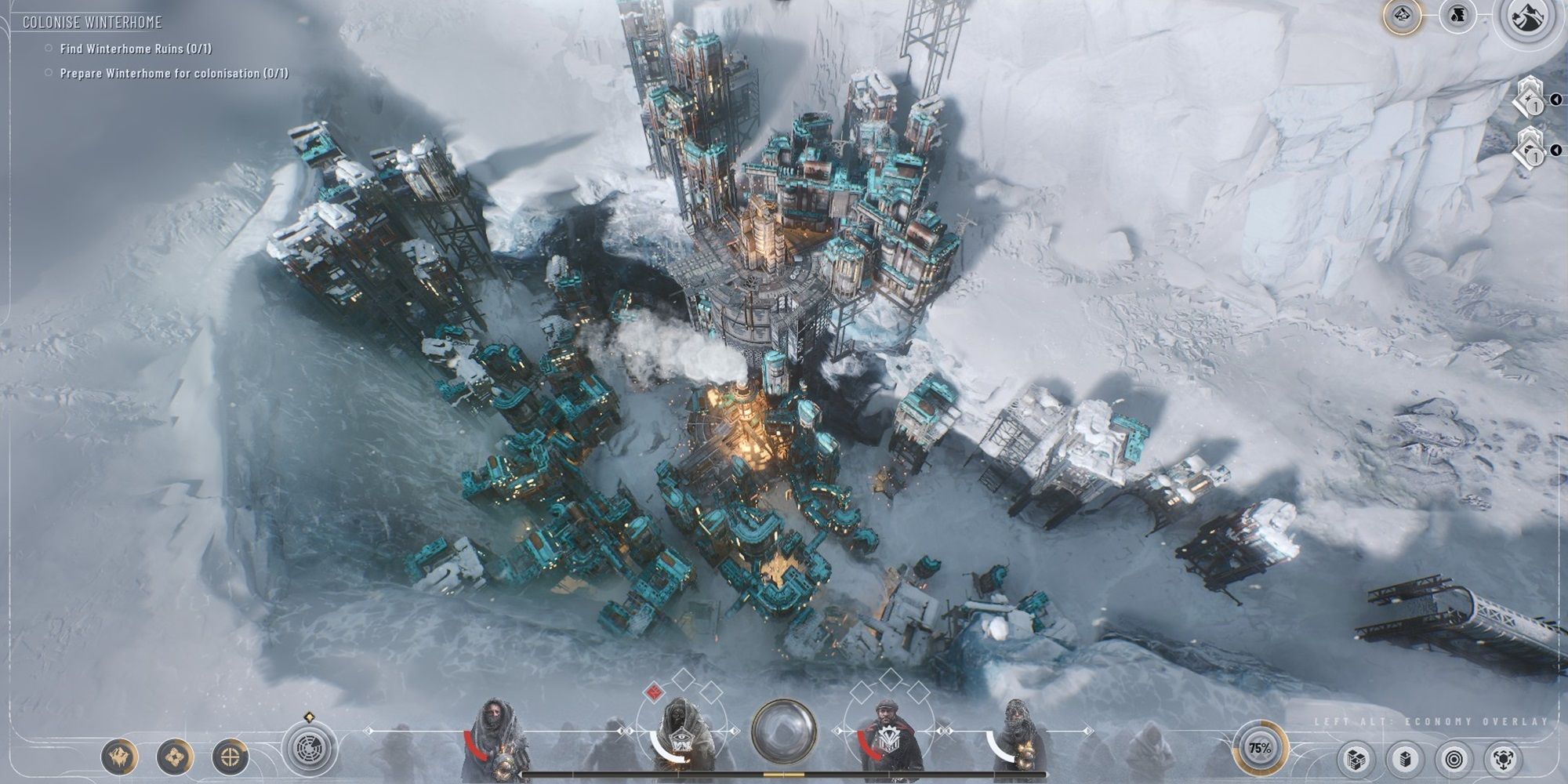Open the four-diamond district build menu
This screenshot has height=784, width=1568.
pos(175,757)
